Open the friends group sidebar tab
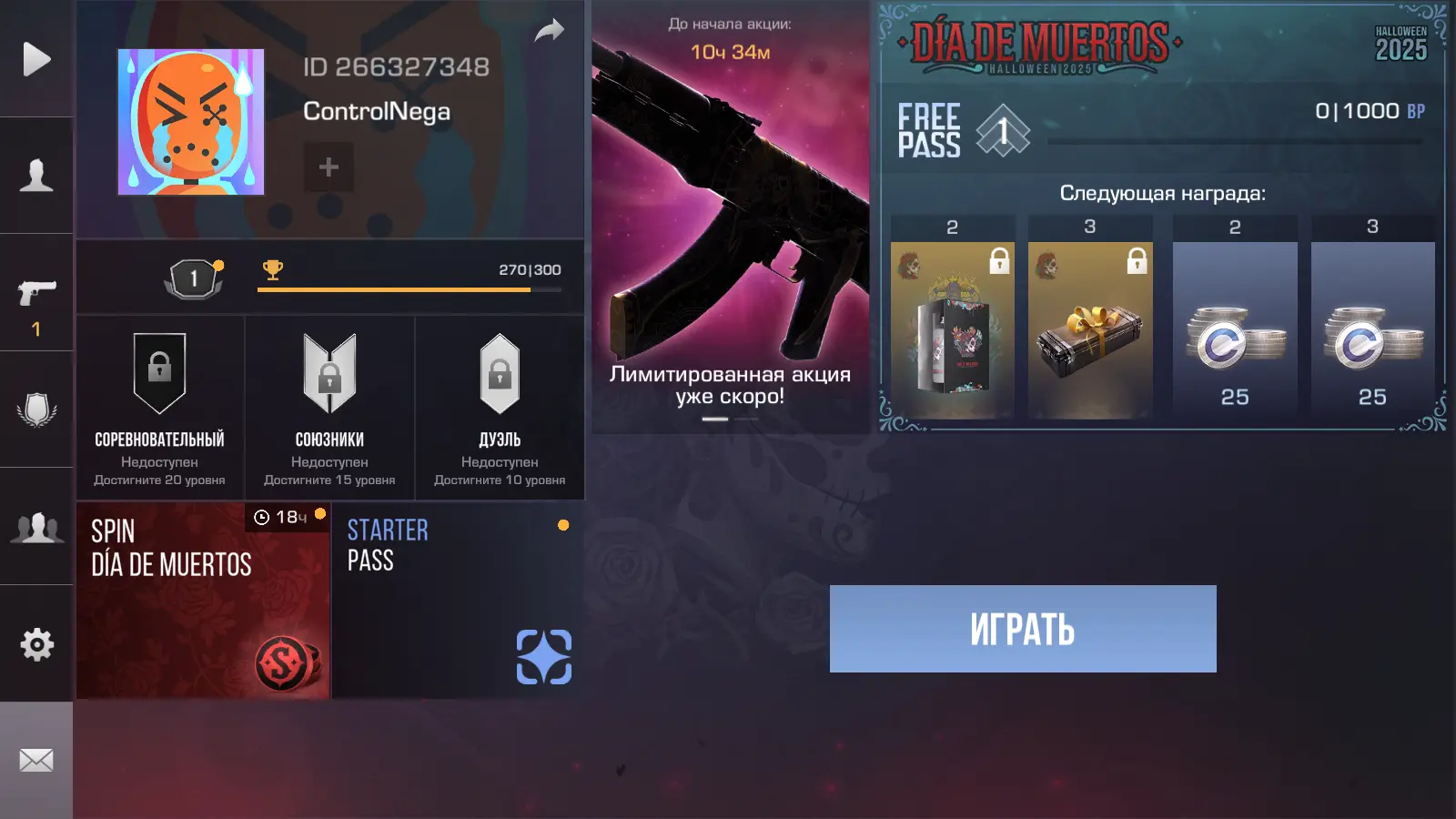Image resolution: width=1456 pixels, height=819 pixels. click(x=36, y=527)
